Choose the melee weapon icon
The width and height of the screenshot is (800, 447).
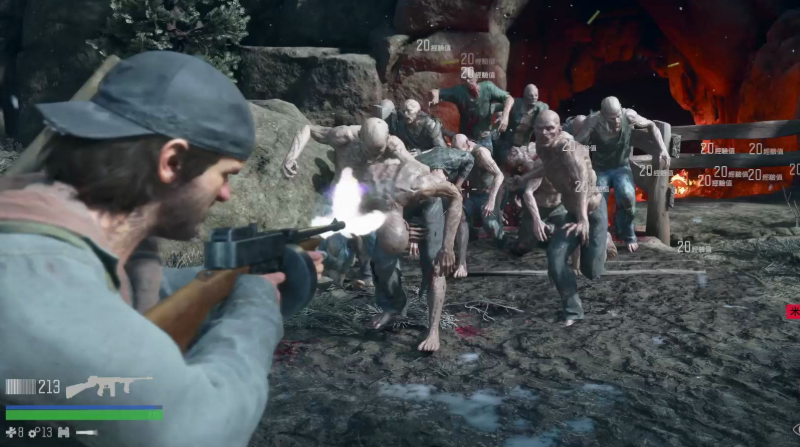coord(87,432)
